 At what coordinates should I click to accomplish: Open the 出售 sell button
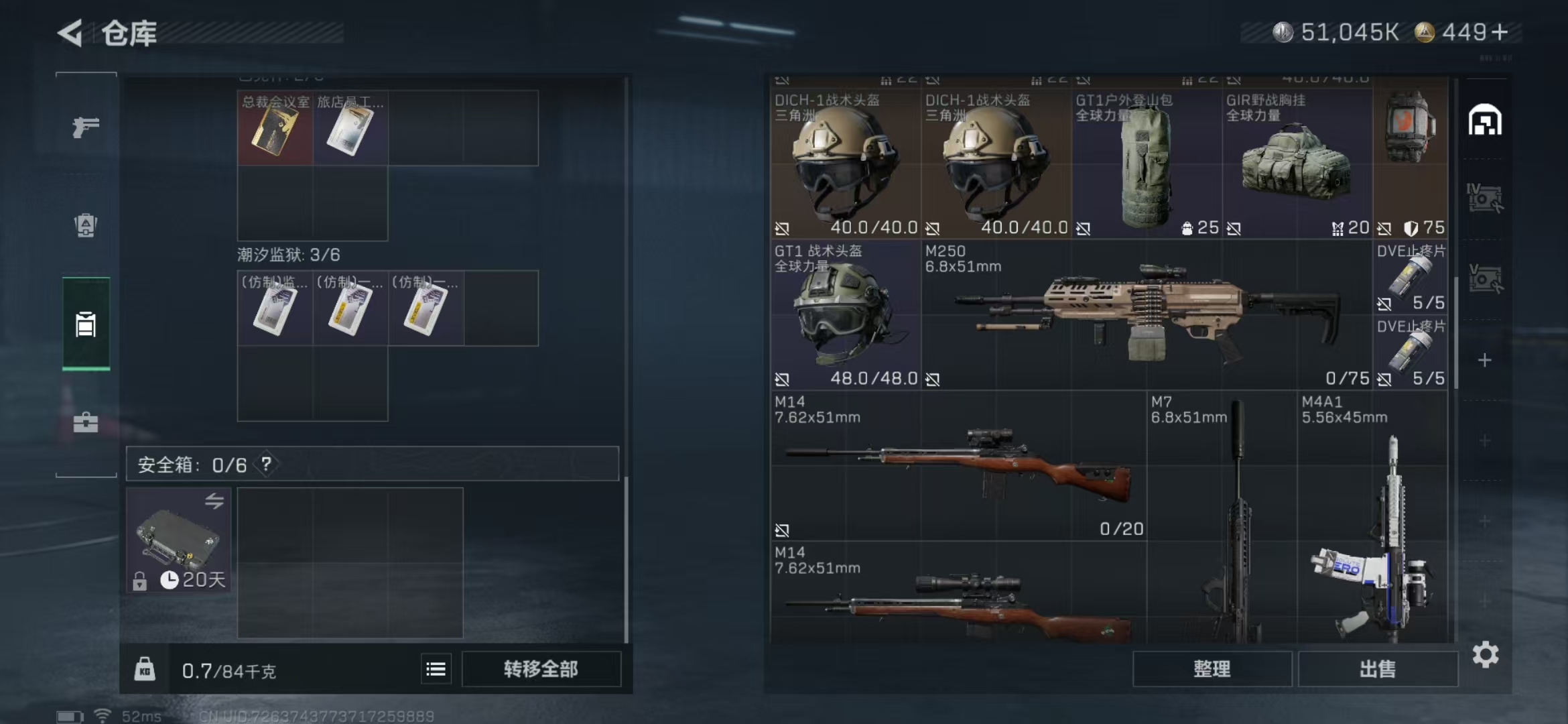point(1378,669)
